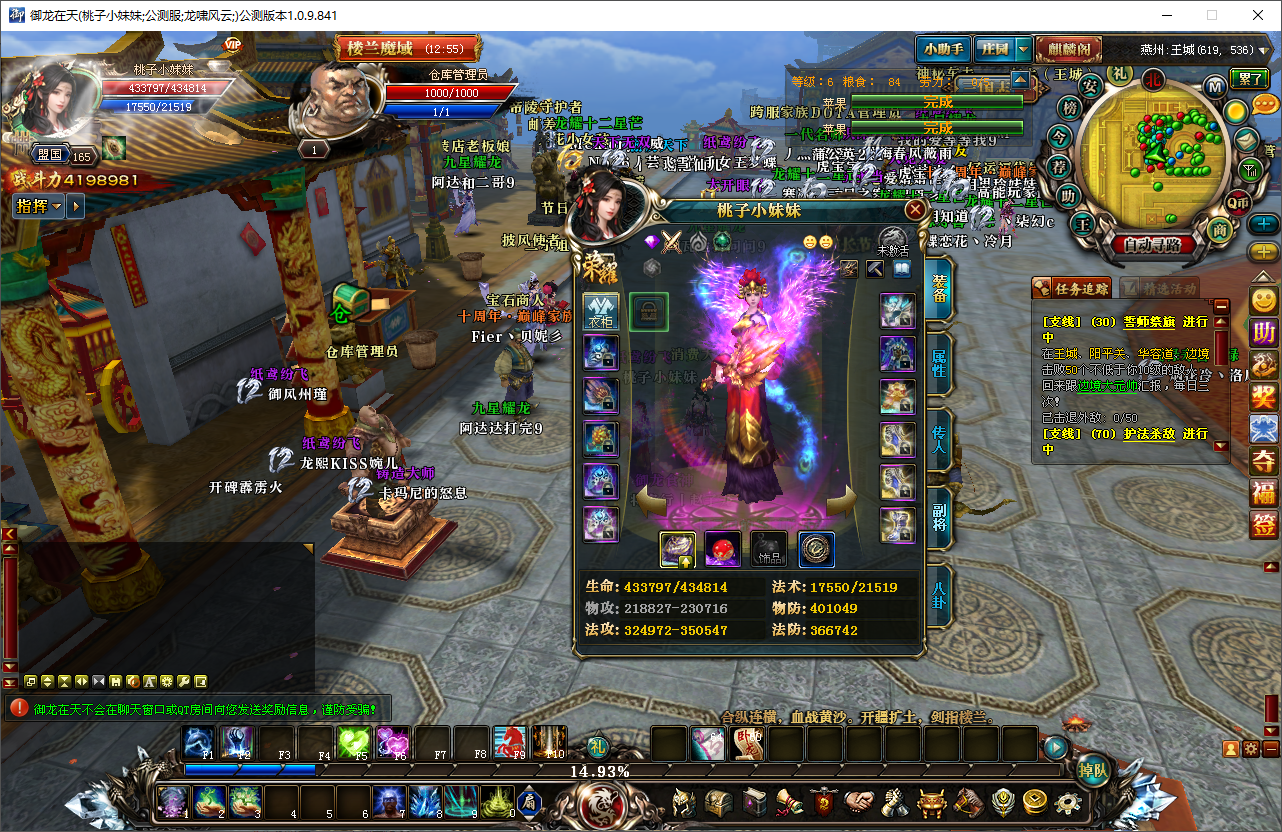Open the 衣柜 wardrobe button
The height and width of the screenshot is (832, 1282).
[x=601, y=311]
